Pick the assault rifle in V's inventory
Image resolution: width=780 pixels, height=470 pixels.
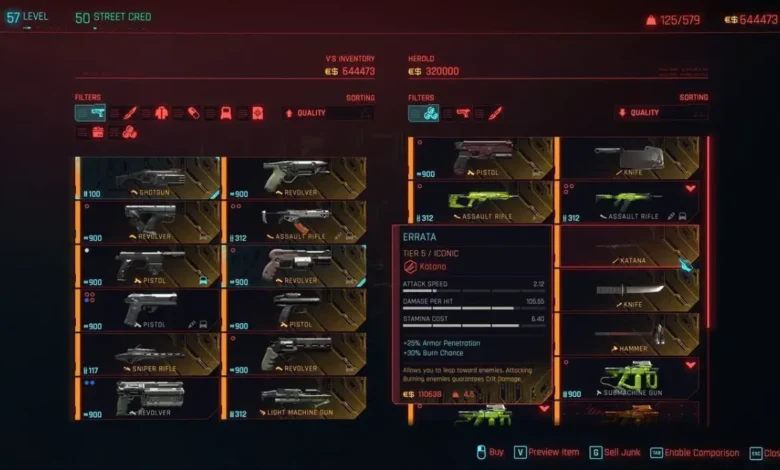[x=294, y=221]
